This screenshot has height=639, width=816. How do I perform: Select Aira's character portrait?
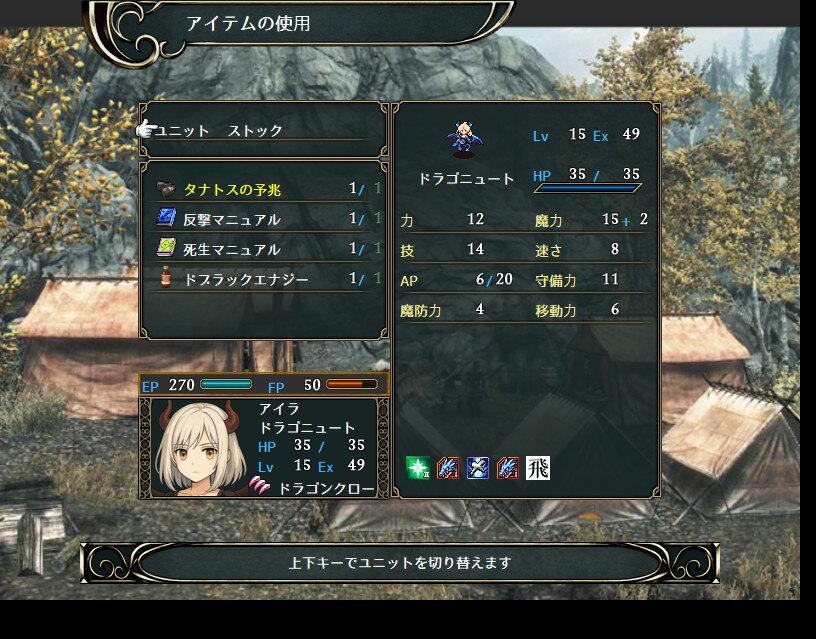[x=199, y=447]
